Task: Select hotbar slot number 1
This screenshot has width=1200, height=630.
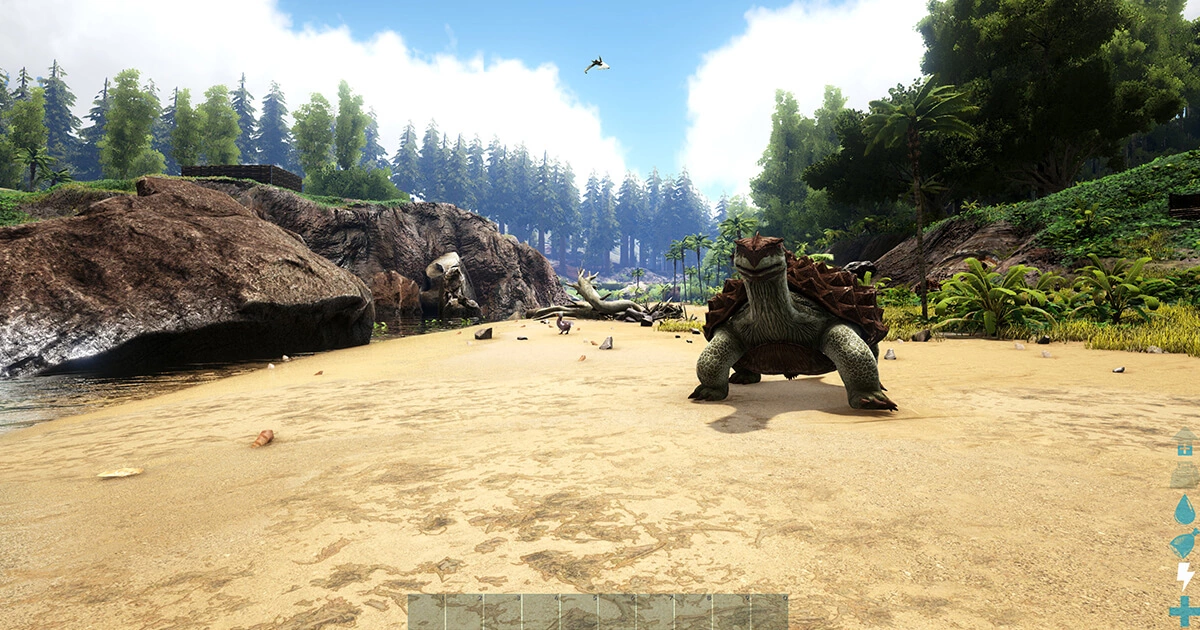Action: [427, 612]
